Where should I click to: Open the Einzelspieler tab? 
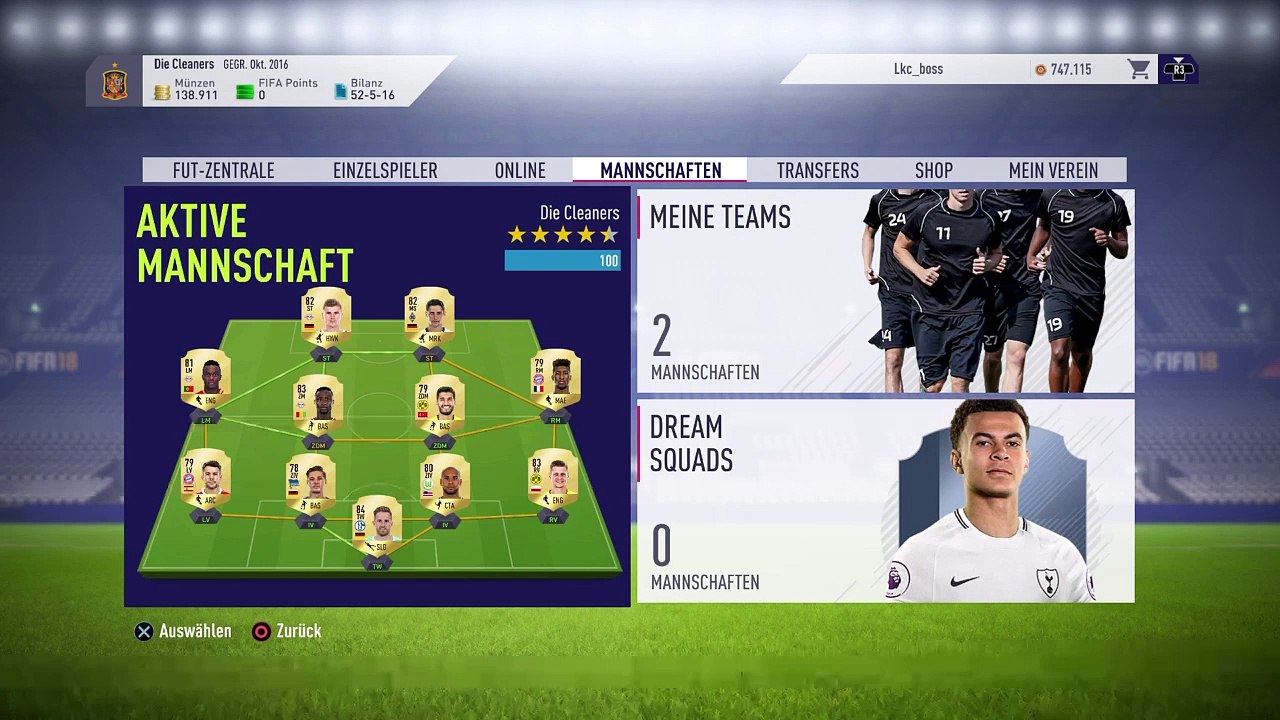(385, 171)
